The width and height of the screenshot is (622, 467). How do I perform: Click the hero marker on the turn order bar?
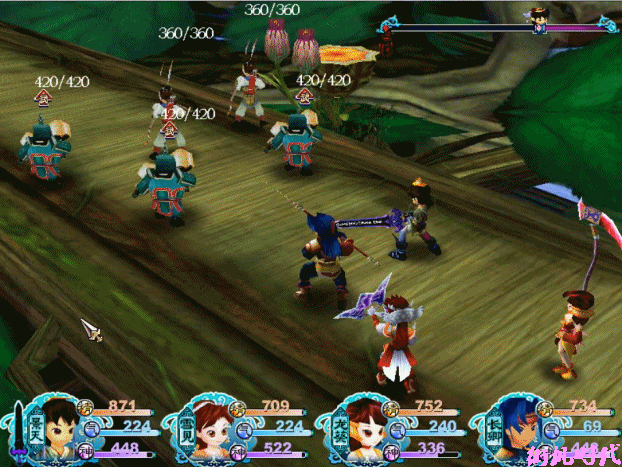540,22
